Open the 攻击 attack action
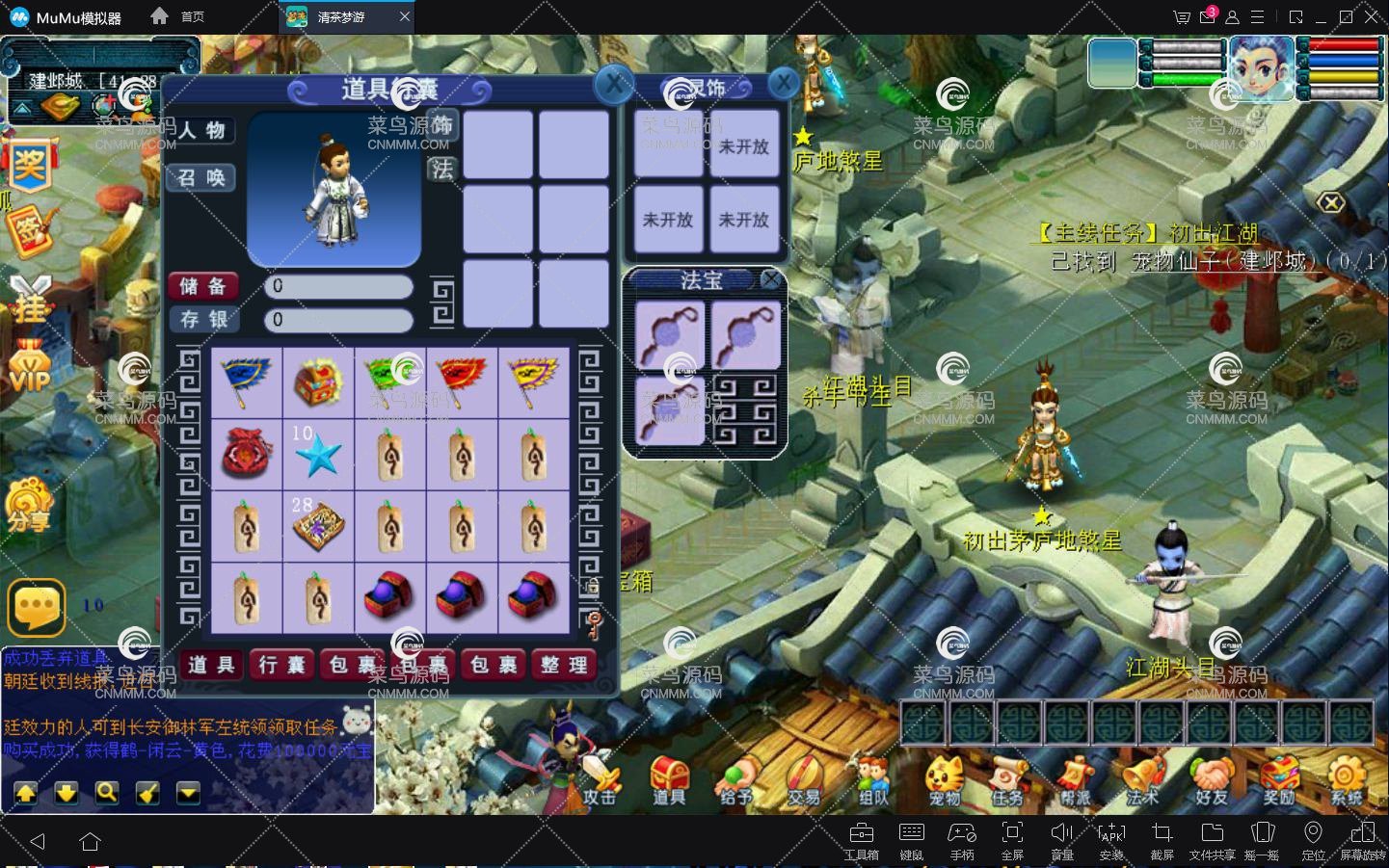The height and width of the screenshot is (868, 1389). 598,780
